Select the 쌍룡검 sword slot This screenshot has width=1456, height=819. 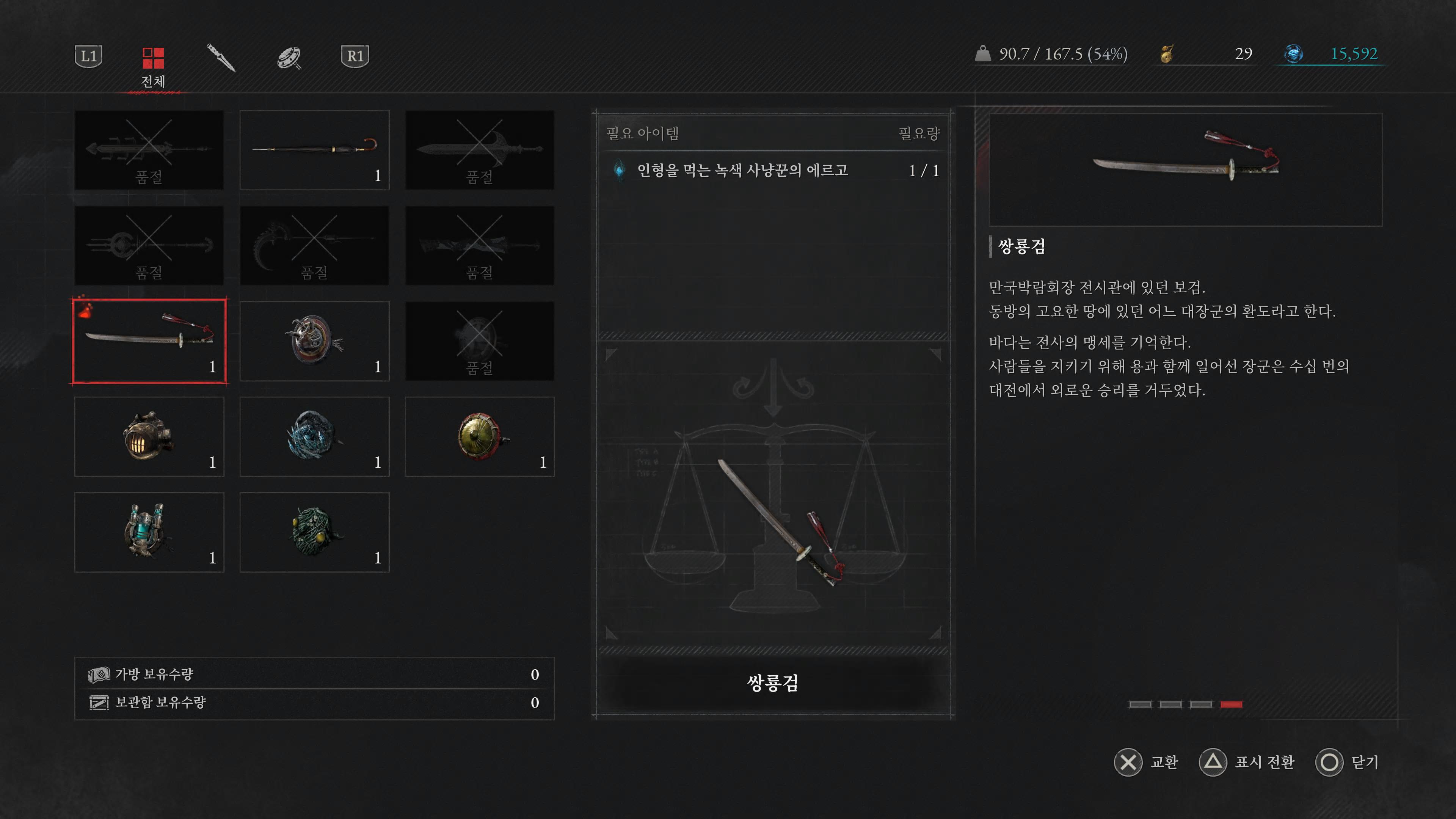(x=149, y=341)
